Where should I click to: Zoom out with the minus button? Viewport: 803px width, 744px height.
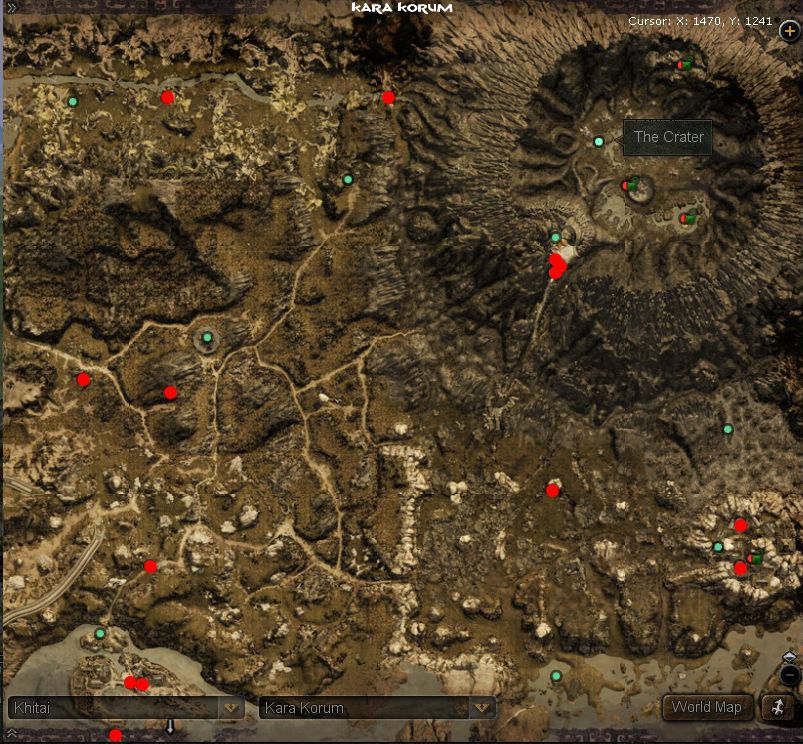[789, 675]
